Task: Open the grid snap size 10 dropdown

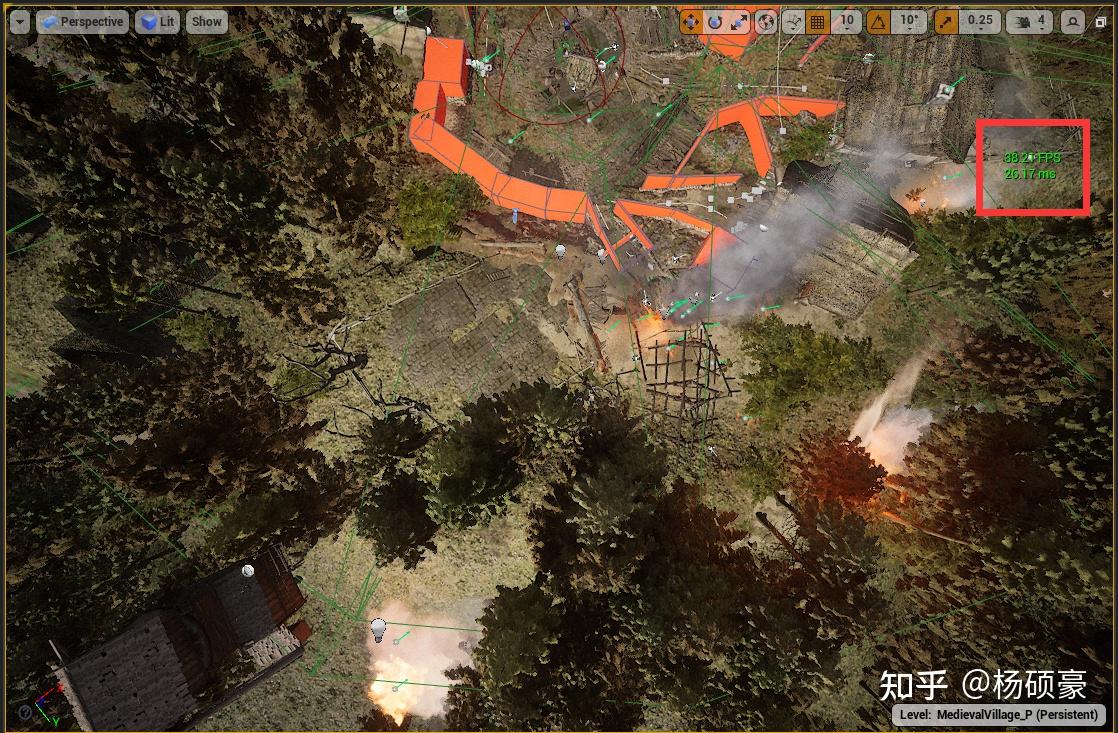Action: pyautogui.click(x=846, y=22)
